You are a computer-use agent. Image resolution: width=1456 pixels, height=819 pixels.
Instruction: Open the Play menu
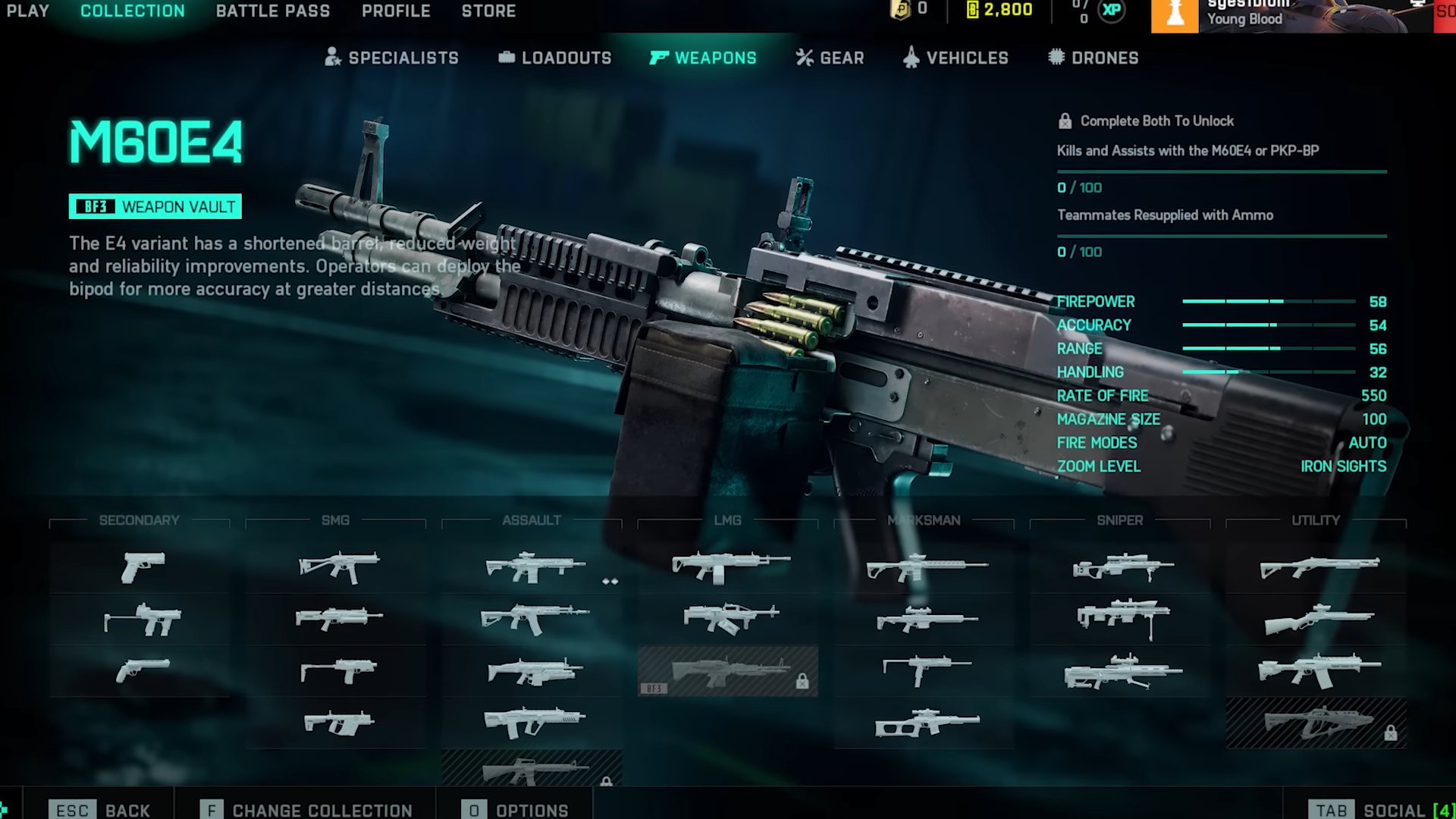28,11
